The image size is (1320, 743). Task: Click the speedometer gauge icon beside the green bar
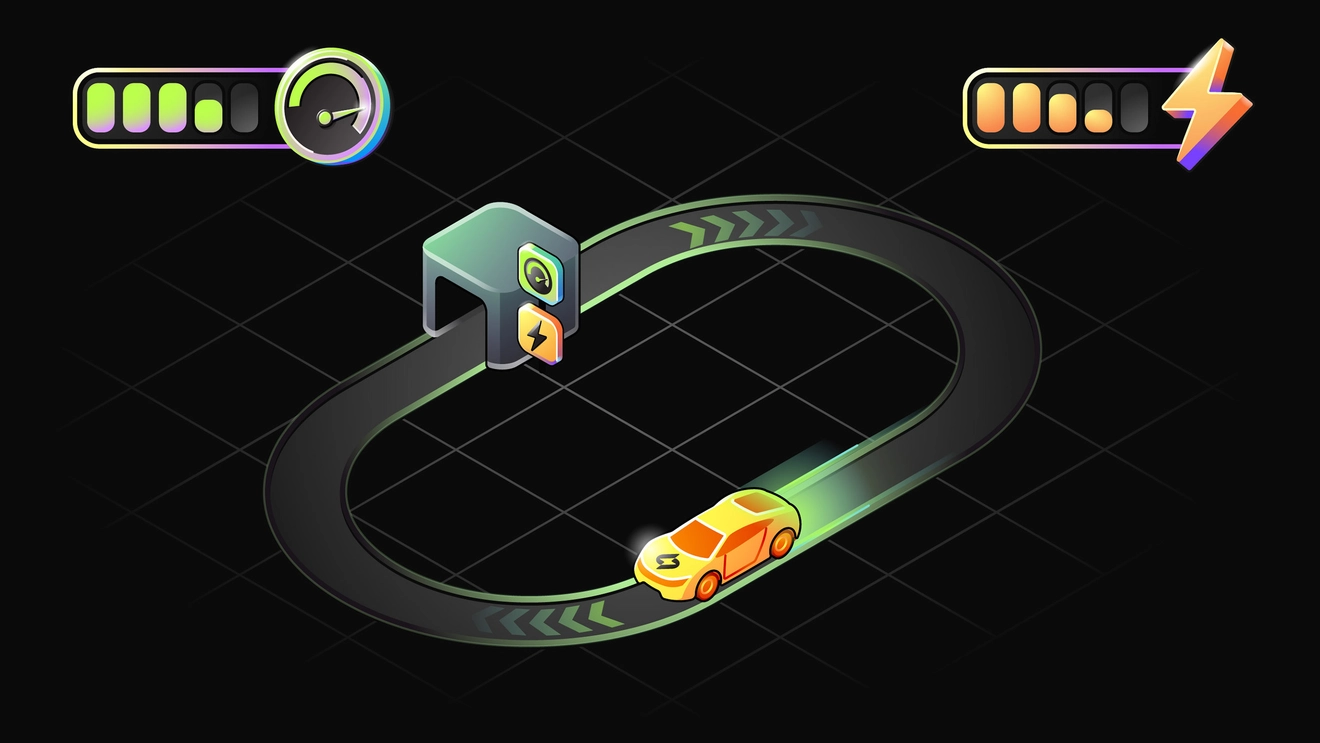333,107
